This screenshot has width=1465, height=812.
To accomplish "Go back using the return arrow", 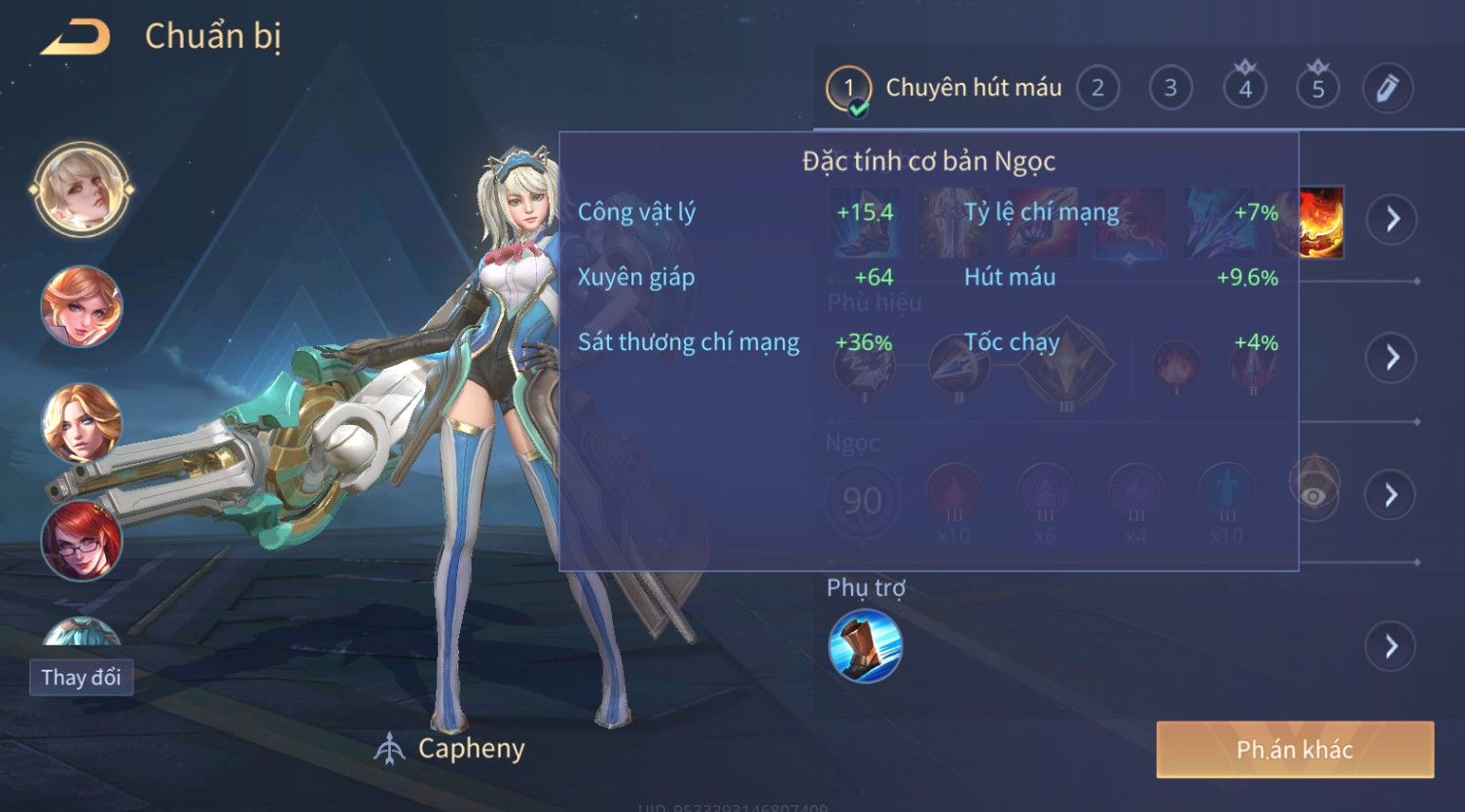I will pos(75,37).
